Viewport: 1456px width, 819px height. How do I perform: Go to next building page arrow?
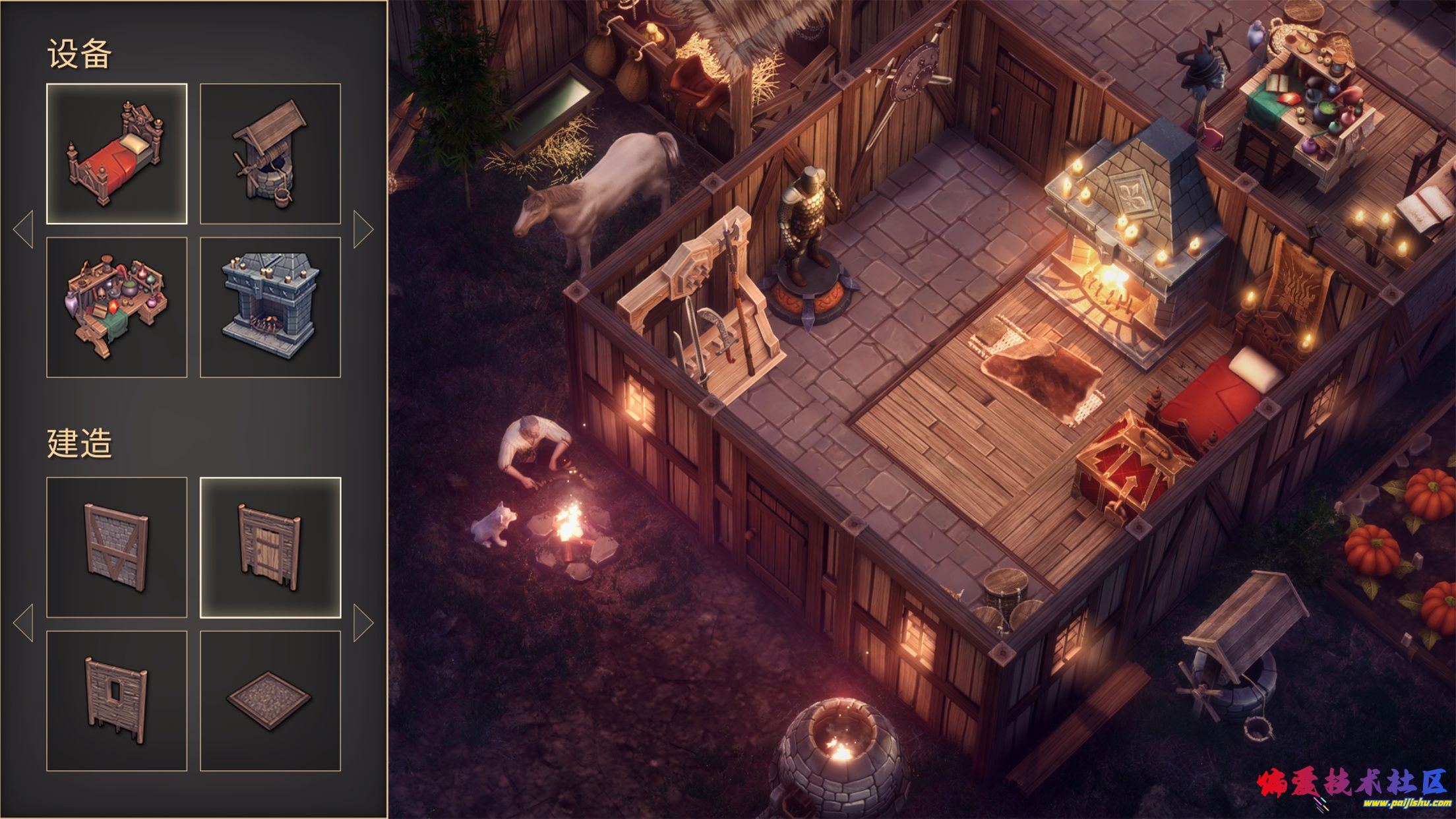point(363,622)
